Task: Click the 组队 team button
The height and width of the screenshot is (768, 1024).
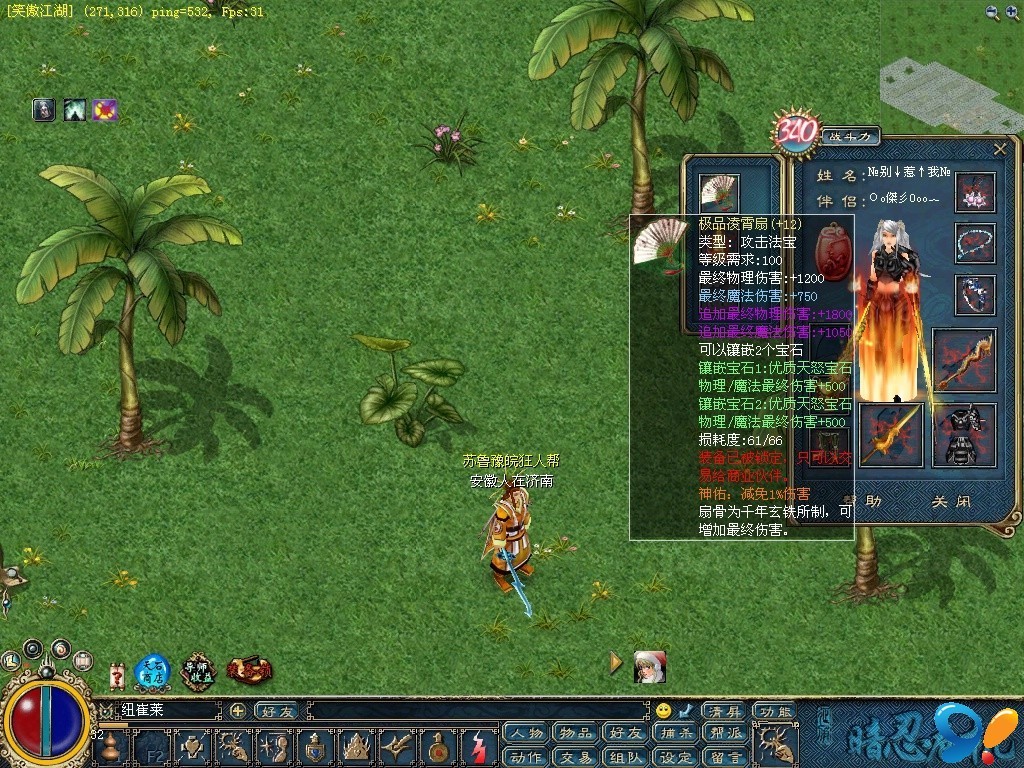Action: pos(626,757)
